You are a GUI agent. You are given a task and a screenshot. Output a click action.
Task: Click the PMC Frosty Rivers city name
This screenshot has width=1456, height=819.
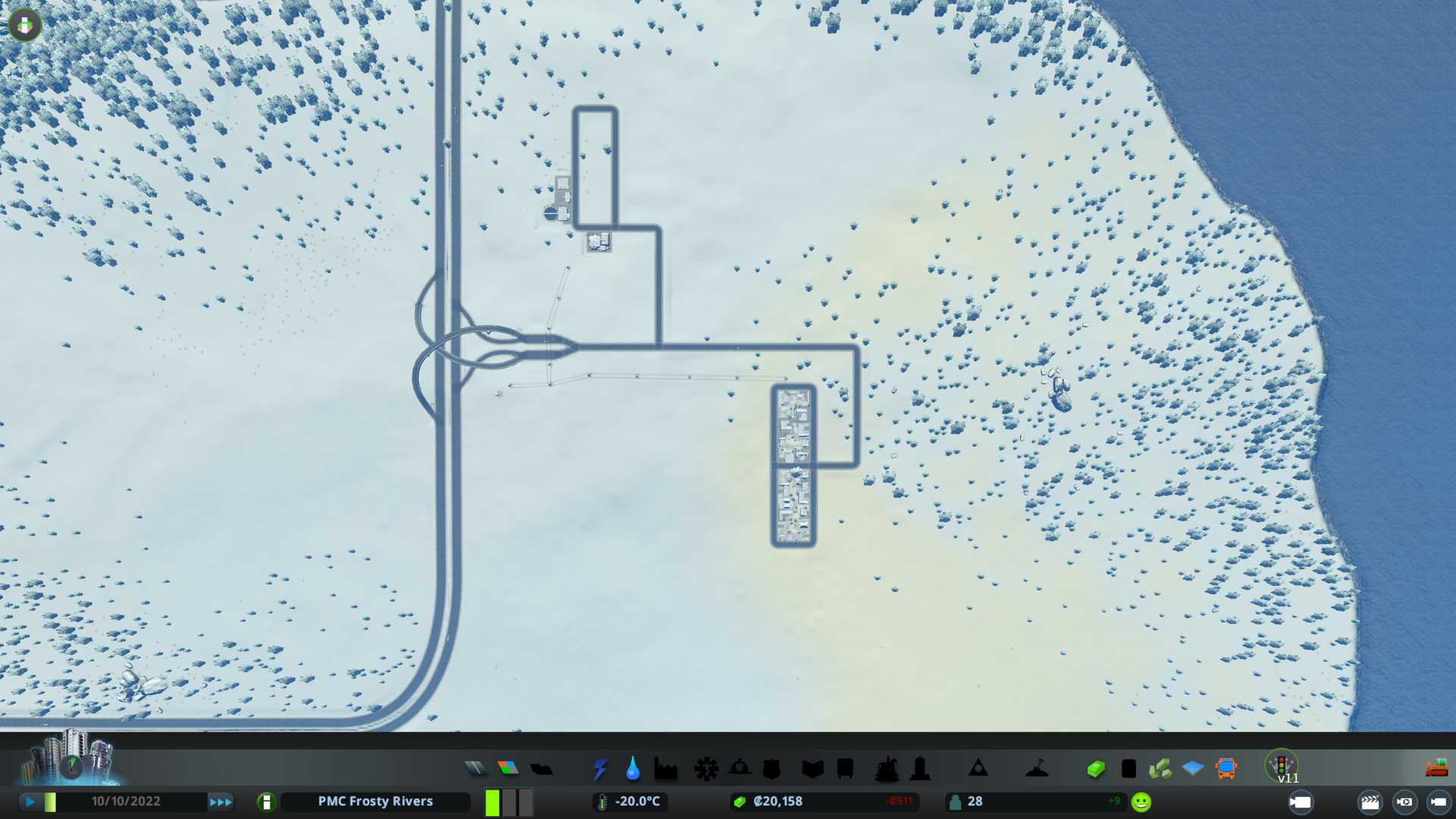[375, 802]
